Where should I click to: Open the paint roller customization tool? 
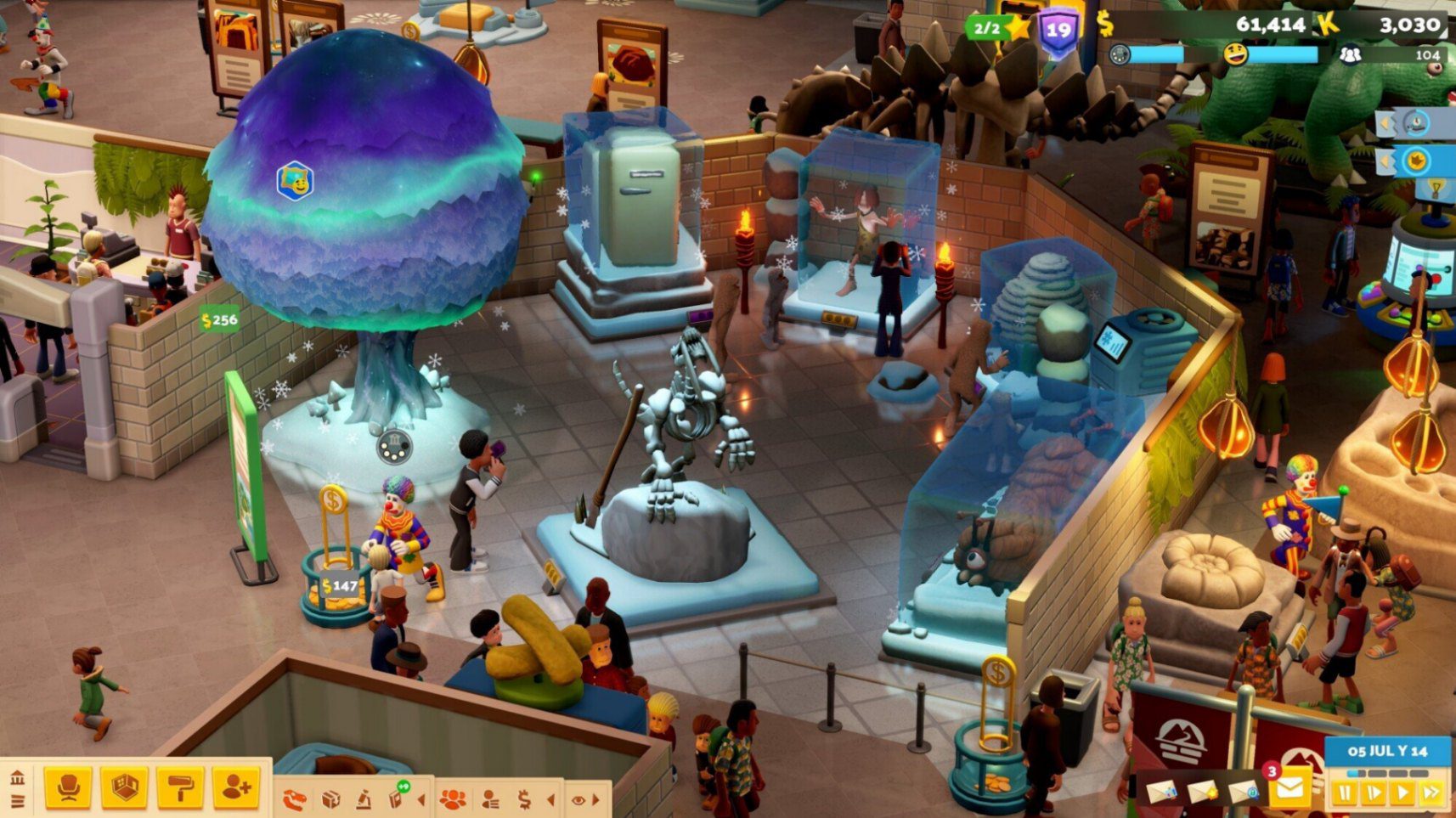click(x=178, y=790)
